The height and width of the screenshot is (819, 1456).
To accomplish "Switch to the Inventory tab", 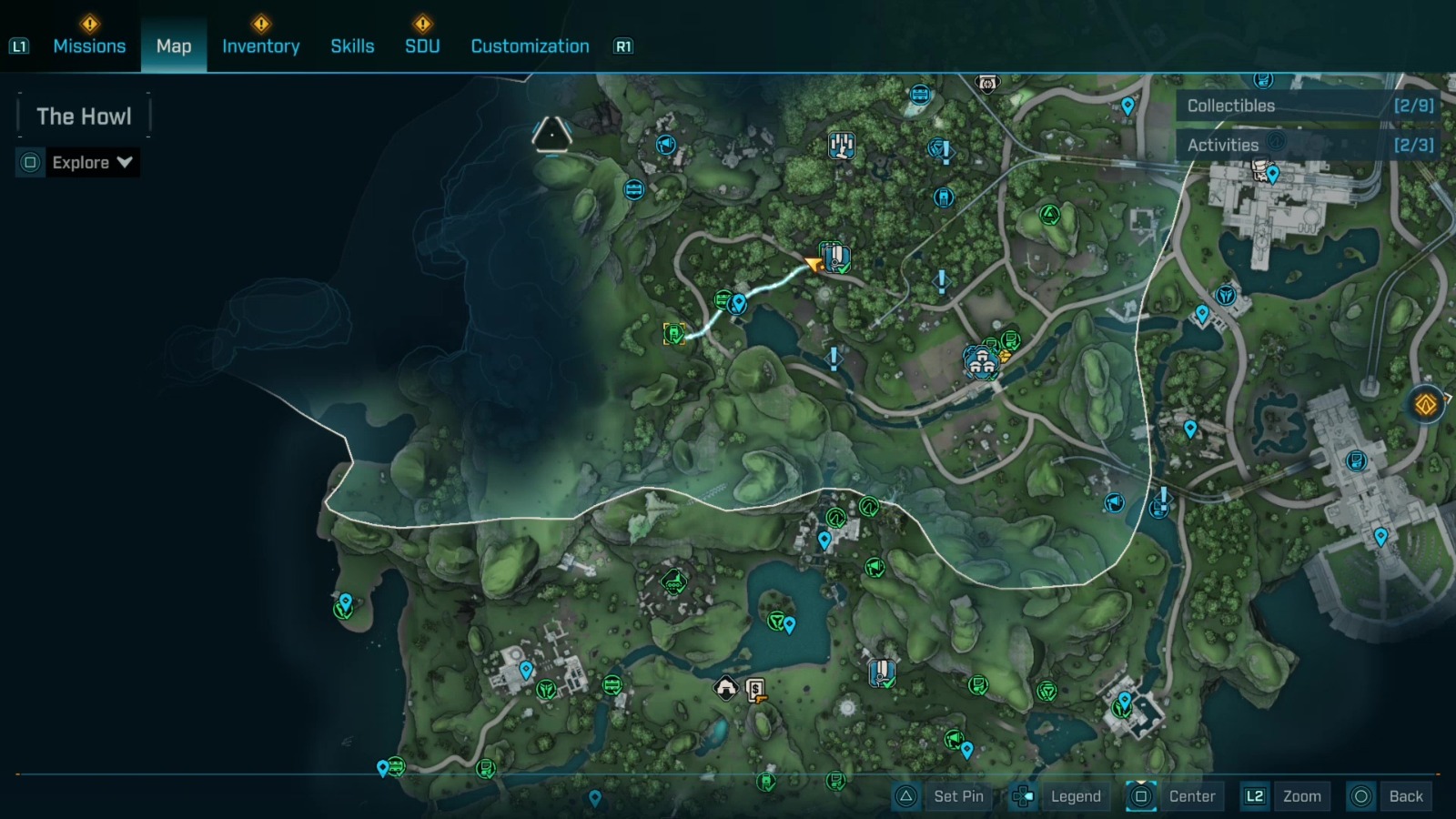I will click(x=261, y=45).
